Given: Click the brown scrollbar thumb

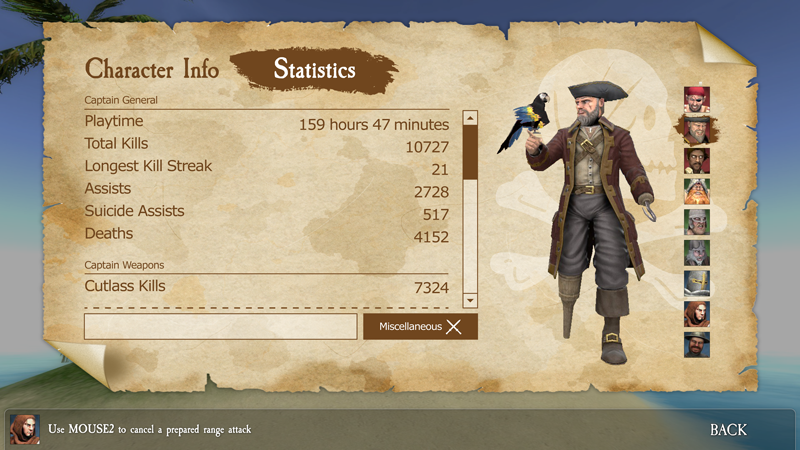Looking at the screenshot, I should click(x=470, y=152).
